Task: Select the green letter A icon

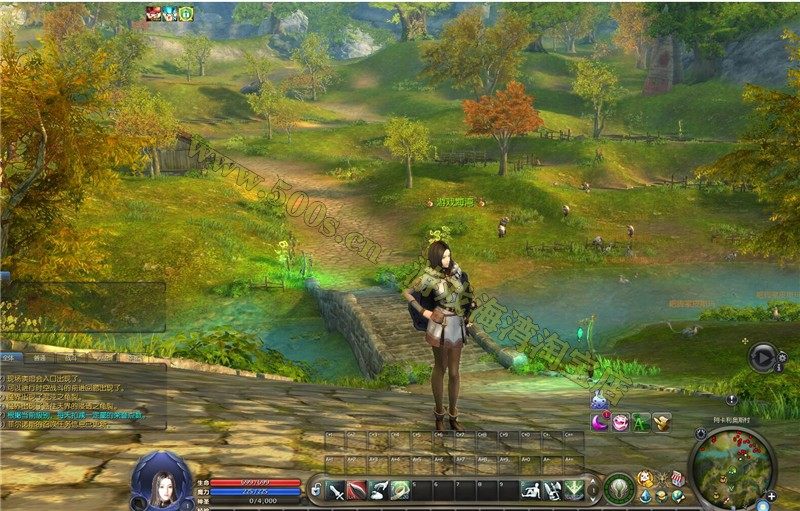Action: 641,422
